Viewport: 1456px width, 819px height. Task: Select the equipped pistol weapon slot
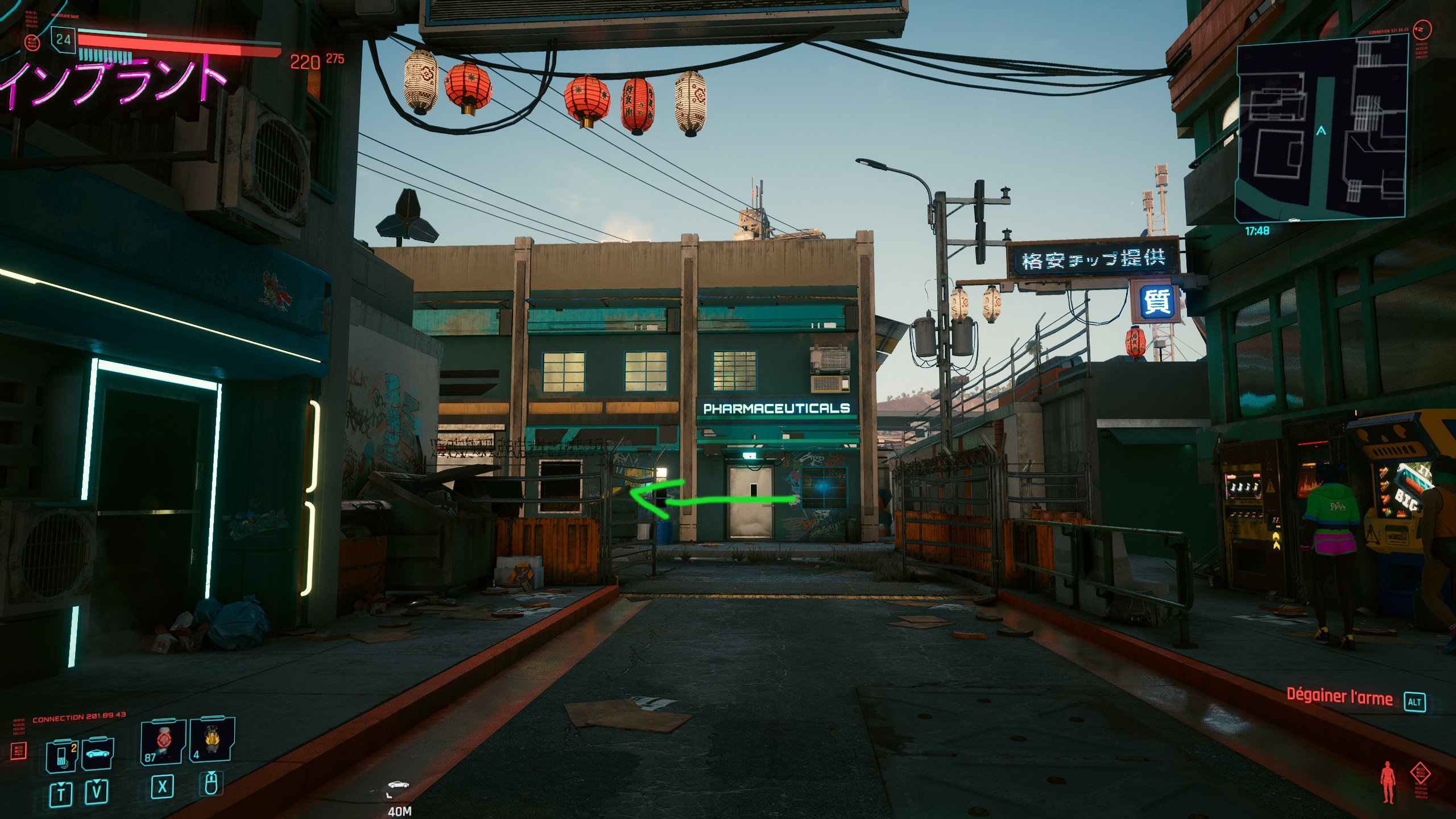pyautogui.click(x=163, y=742)
